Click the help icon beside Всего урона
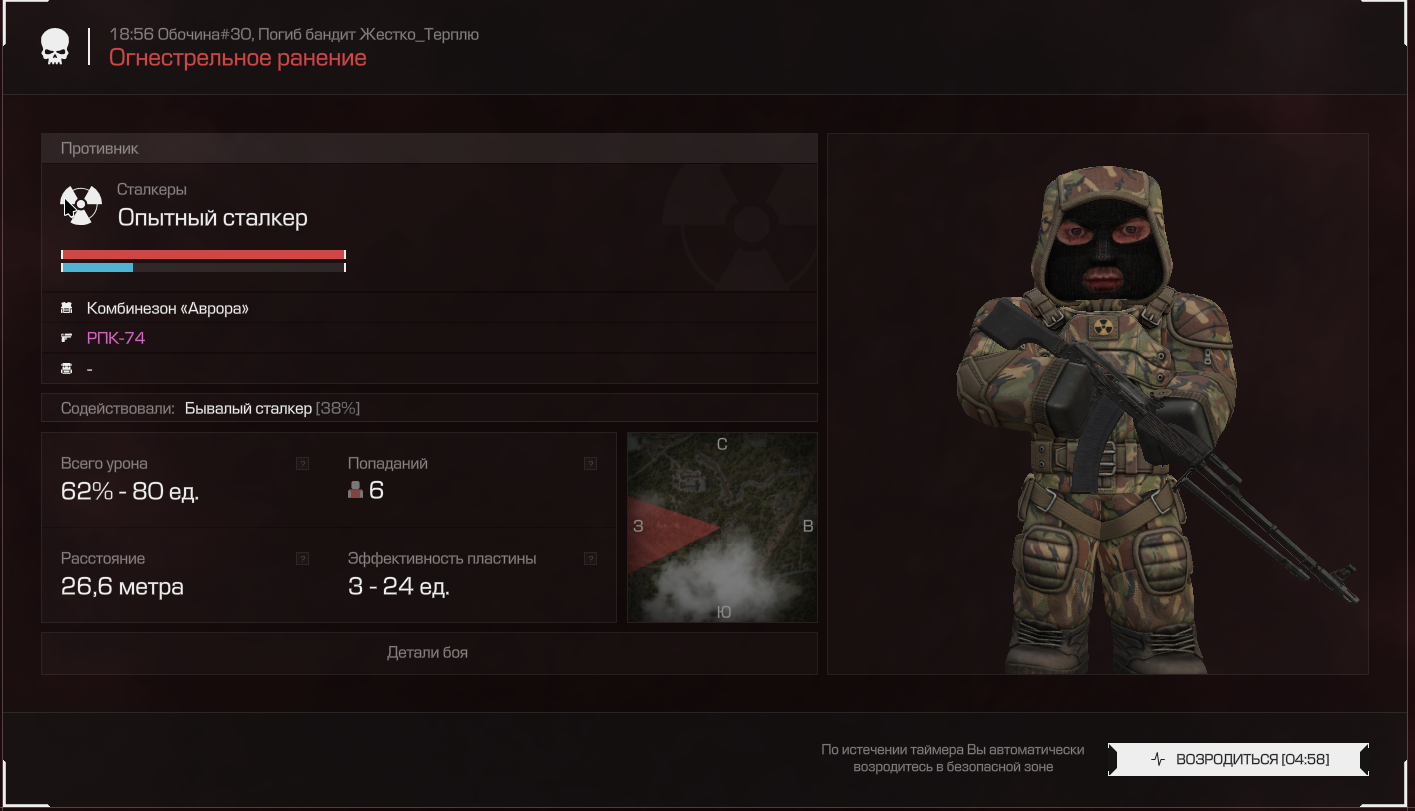This screenshot has width=1415, height=811. pyautogui.click(x=302, y=464)
